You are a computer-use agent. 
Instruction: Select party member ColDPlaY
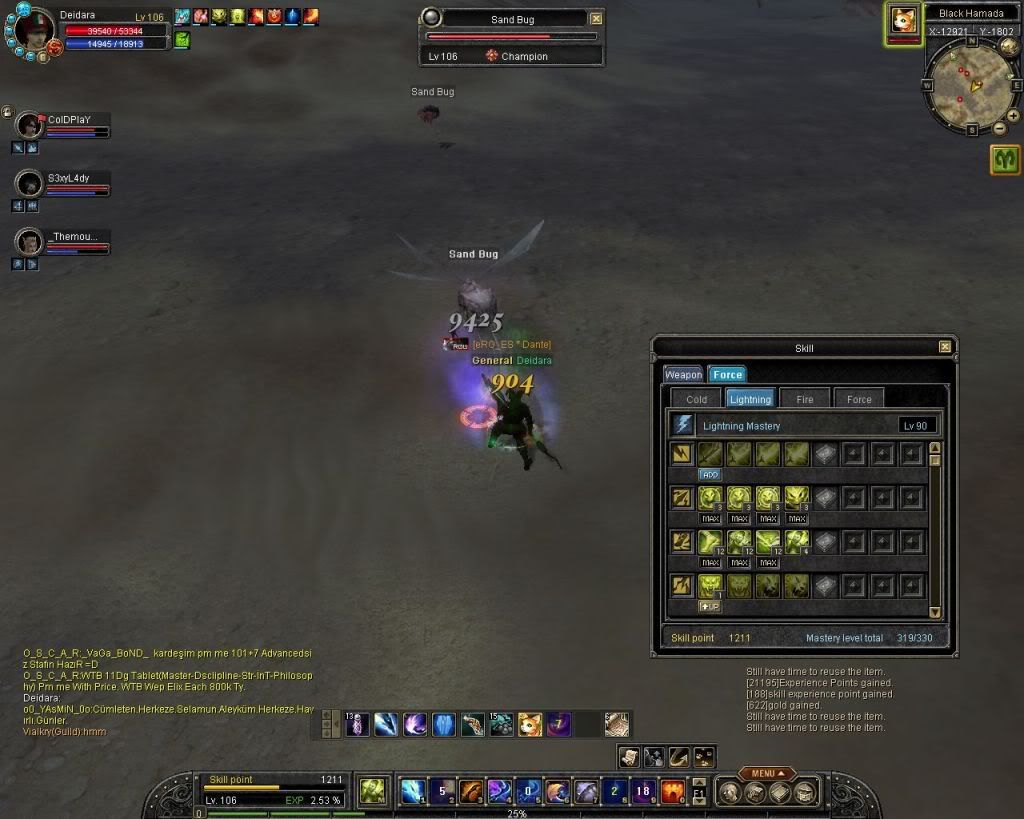click(31, 125)
